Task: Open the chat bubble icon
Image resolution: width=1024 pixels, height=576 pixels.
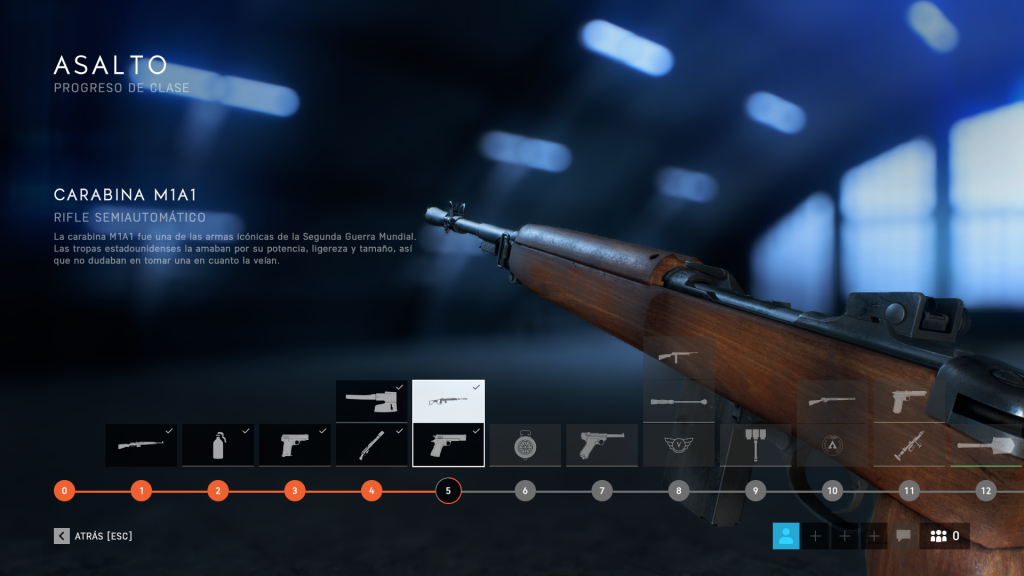Action: (x=903, y=536)
